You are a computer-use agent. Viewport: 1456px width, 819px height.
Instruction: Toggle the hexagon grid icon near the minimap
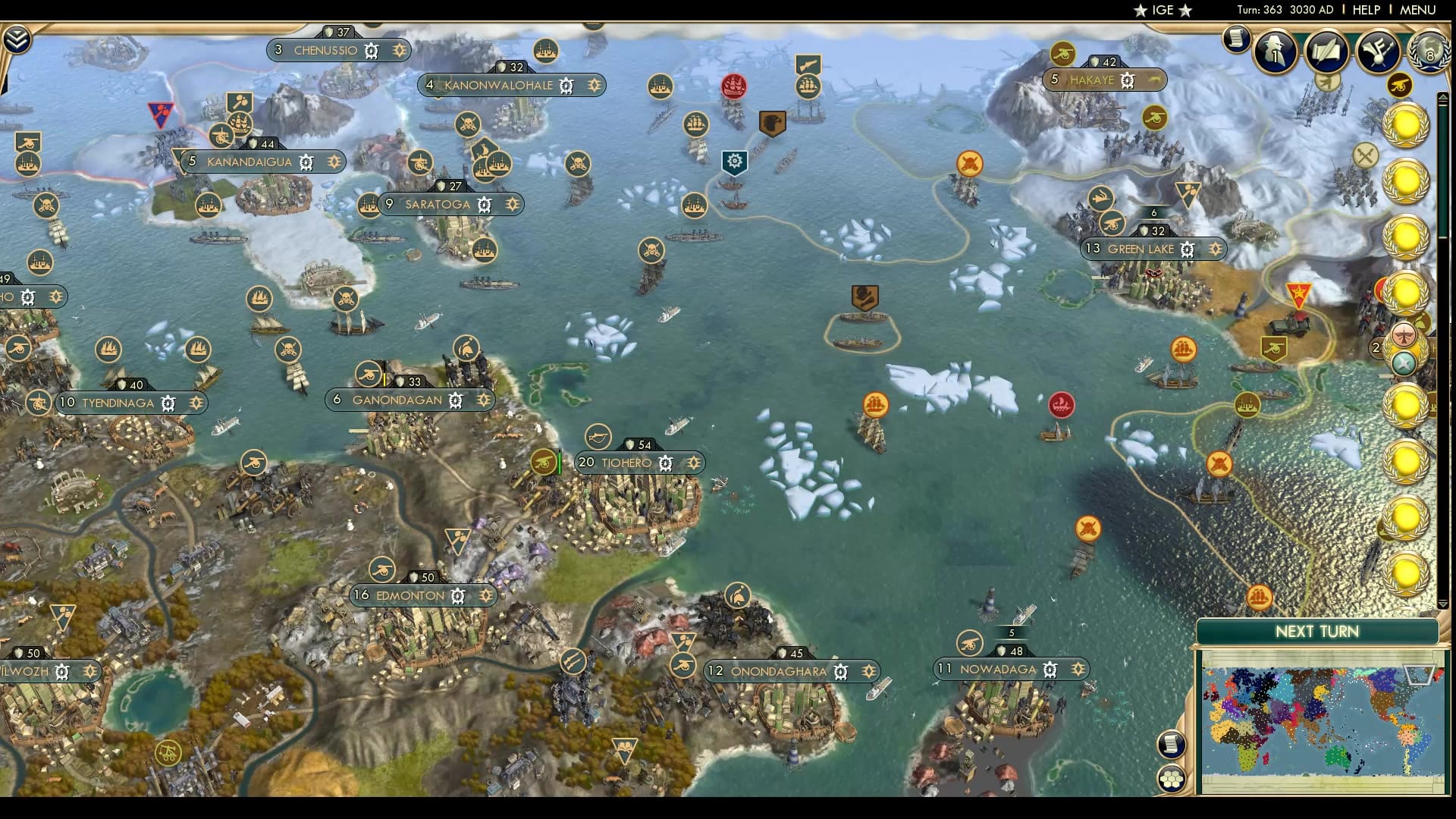click(1172, 778)
